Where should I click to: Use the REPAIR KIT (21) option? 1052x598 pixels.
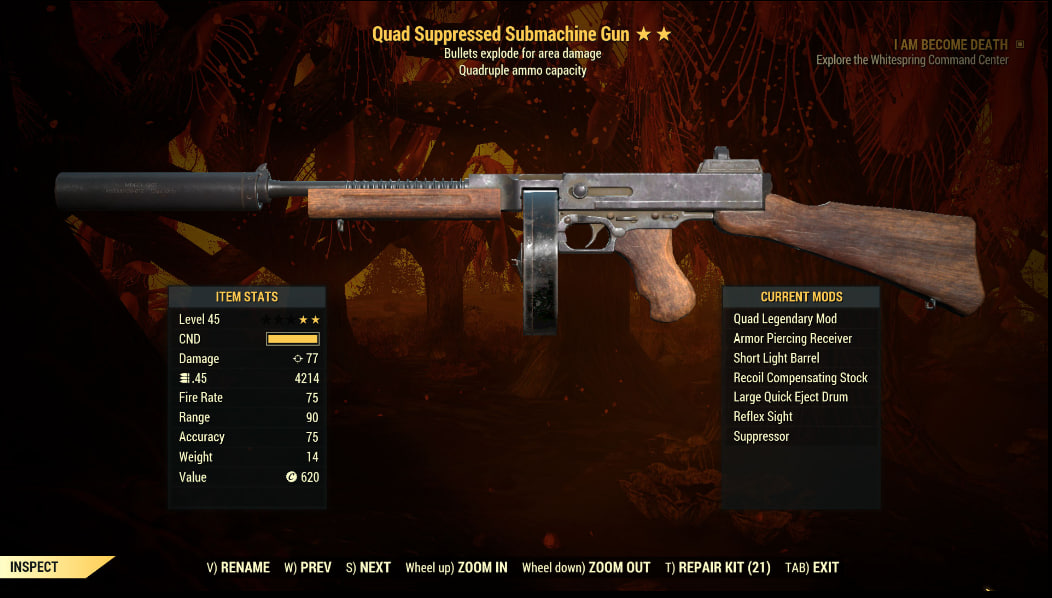717,567
